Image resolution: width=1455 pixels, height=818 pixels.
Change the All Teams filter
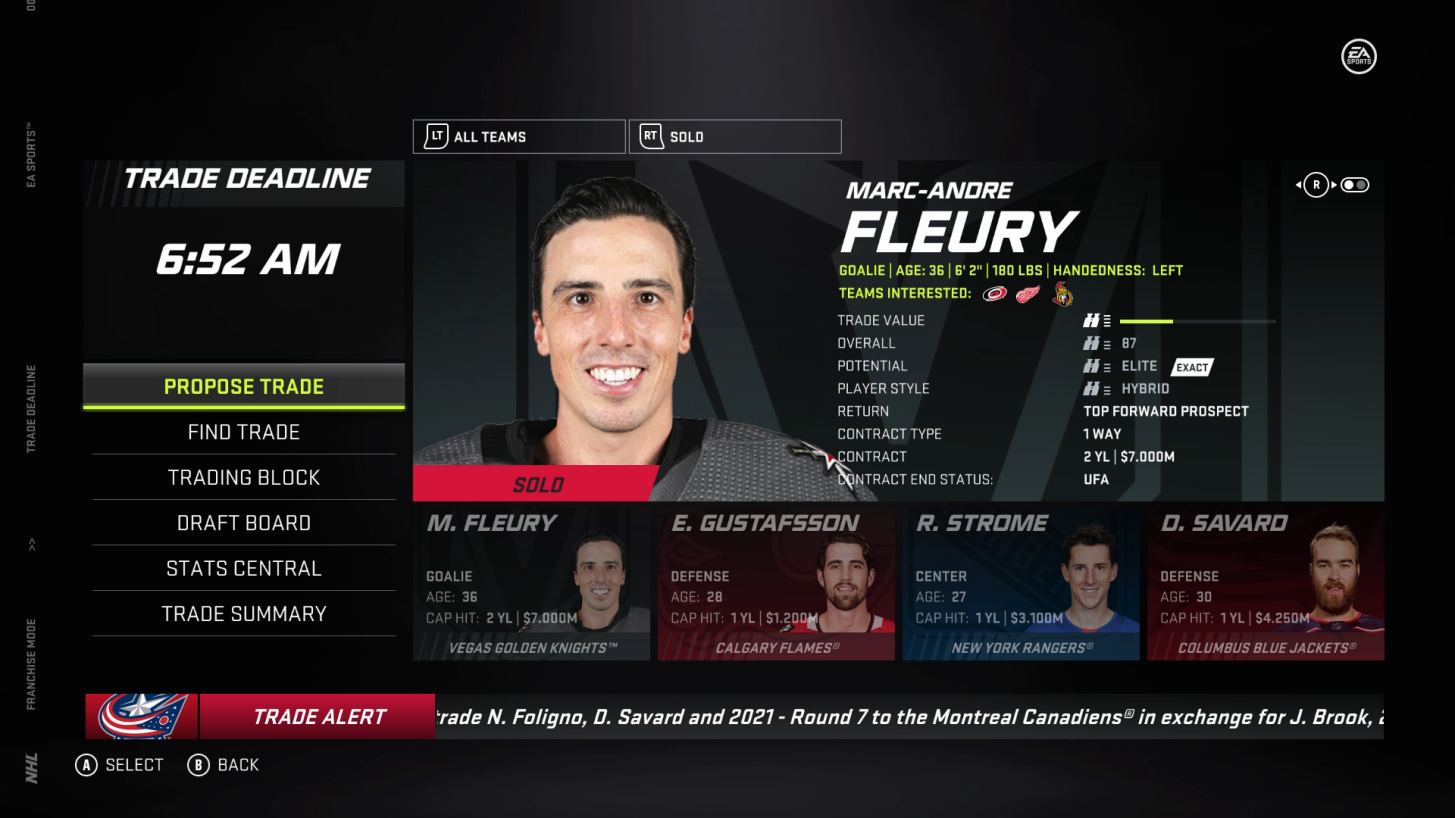click(x=519, y=137)
